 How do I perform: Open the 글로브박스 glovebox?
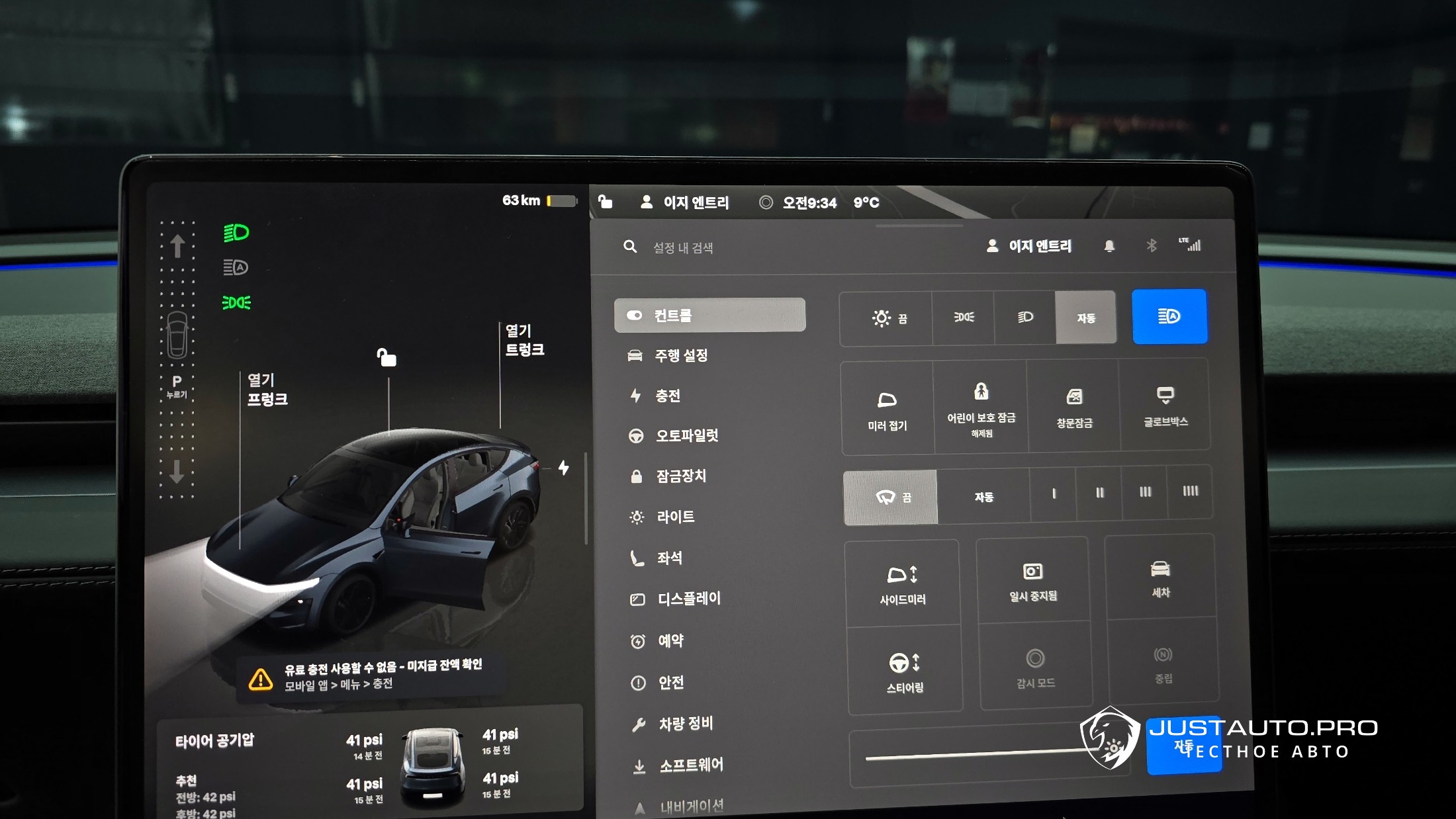click(1165, 405)
